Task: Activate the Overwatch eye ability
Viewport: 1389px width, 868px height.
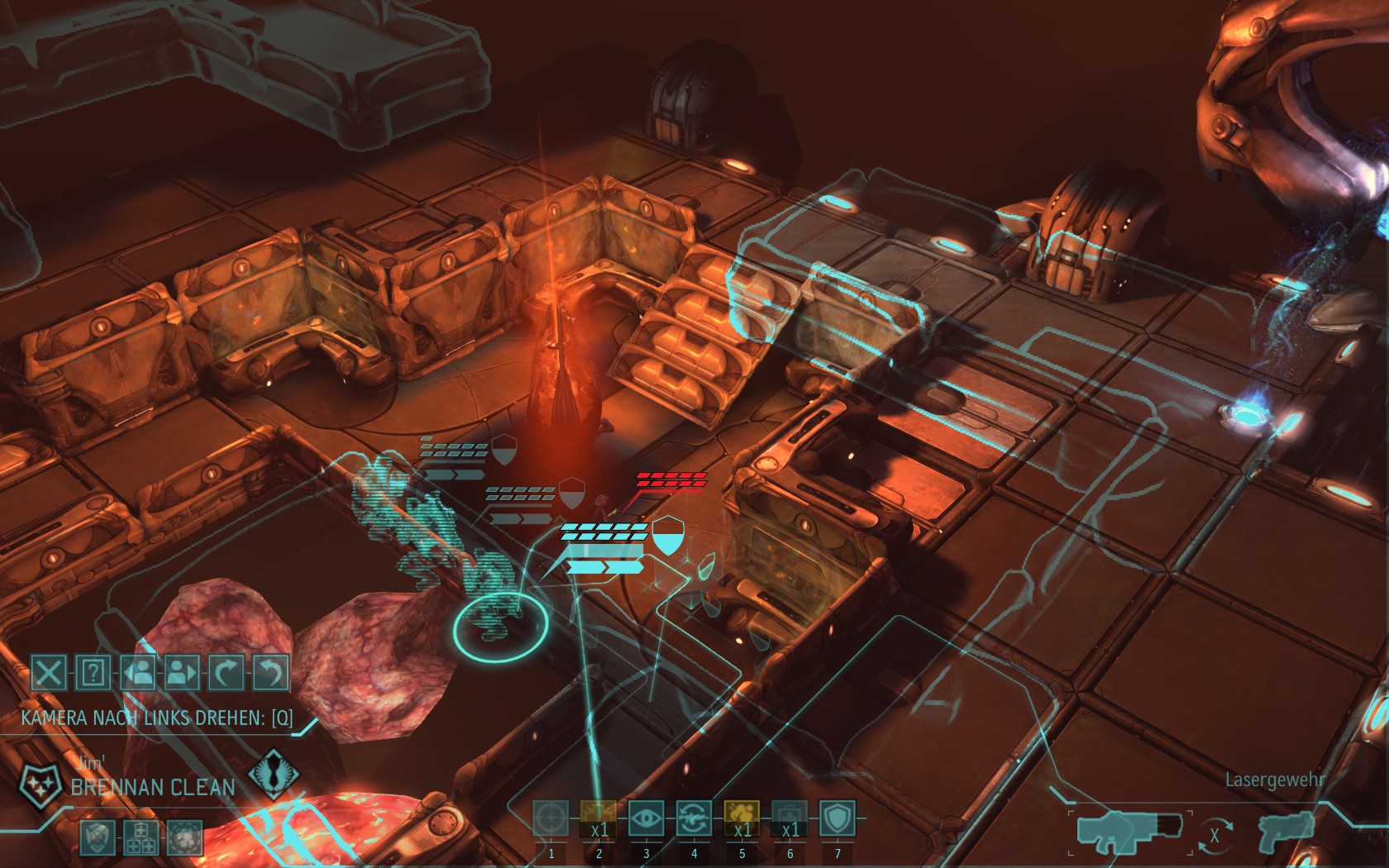Action: click(646, 818)
